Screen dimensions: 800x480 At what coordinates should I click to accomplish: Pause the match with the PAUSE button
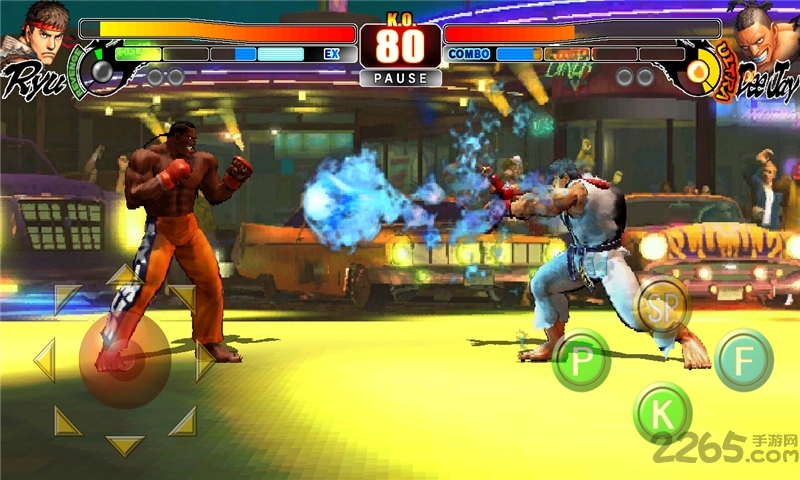tap(400, 78)
